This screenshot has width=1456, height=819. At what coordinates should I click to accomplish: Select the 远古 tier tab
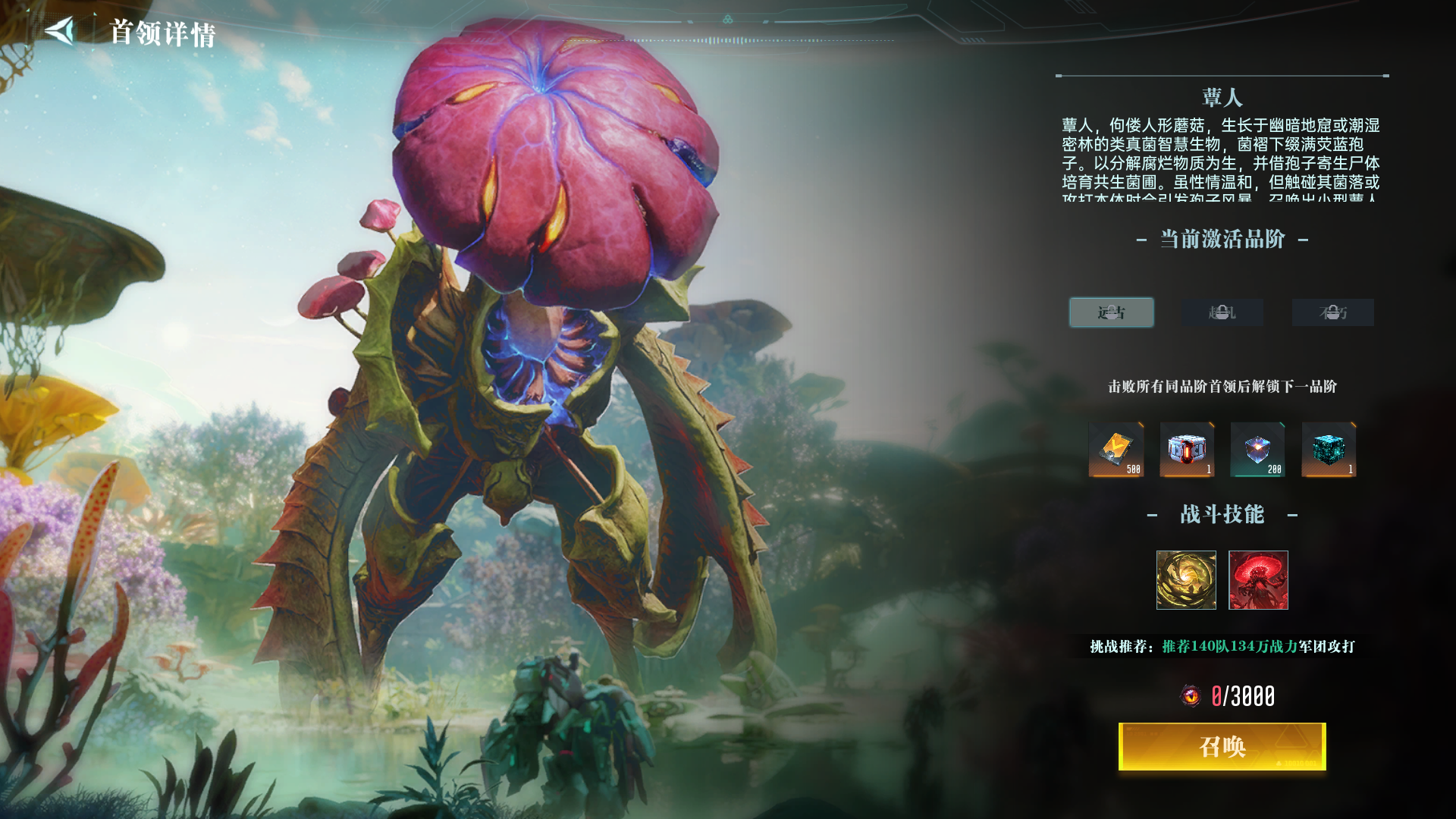pos(1111,312)
